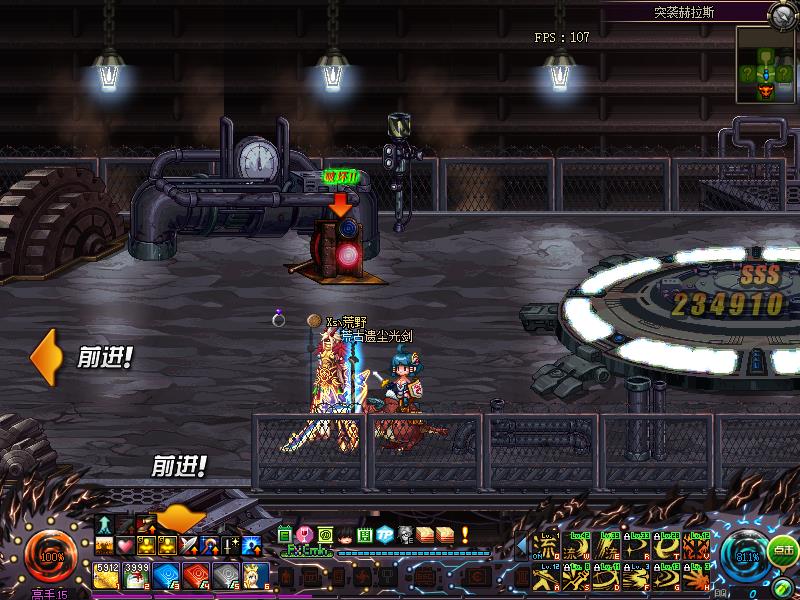This screenshot has width=800, height=600.
Task: Open the black-haired character portrait icon
Action: [345, 534]
